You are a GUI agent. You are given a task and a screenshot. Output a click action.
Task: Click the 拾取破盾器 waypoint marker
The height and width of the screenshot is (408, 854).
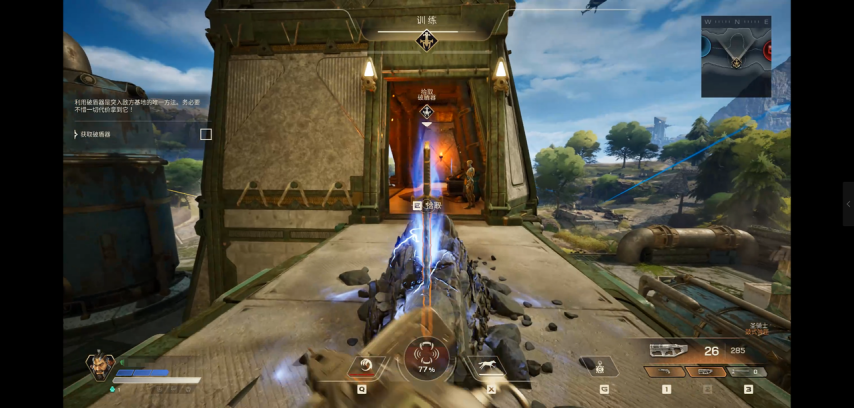(x=427, y=111)
